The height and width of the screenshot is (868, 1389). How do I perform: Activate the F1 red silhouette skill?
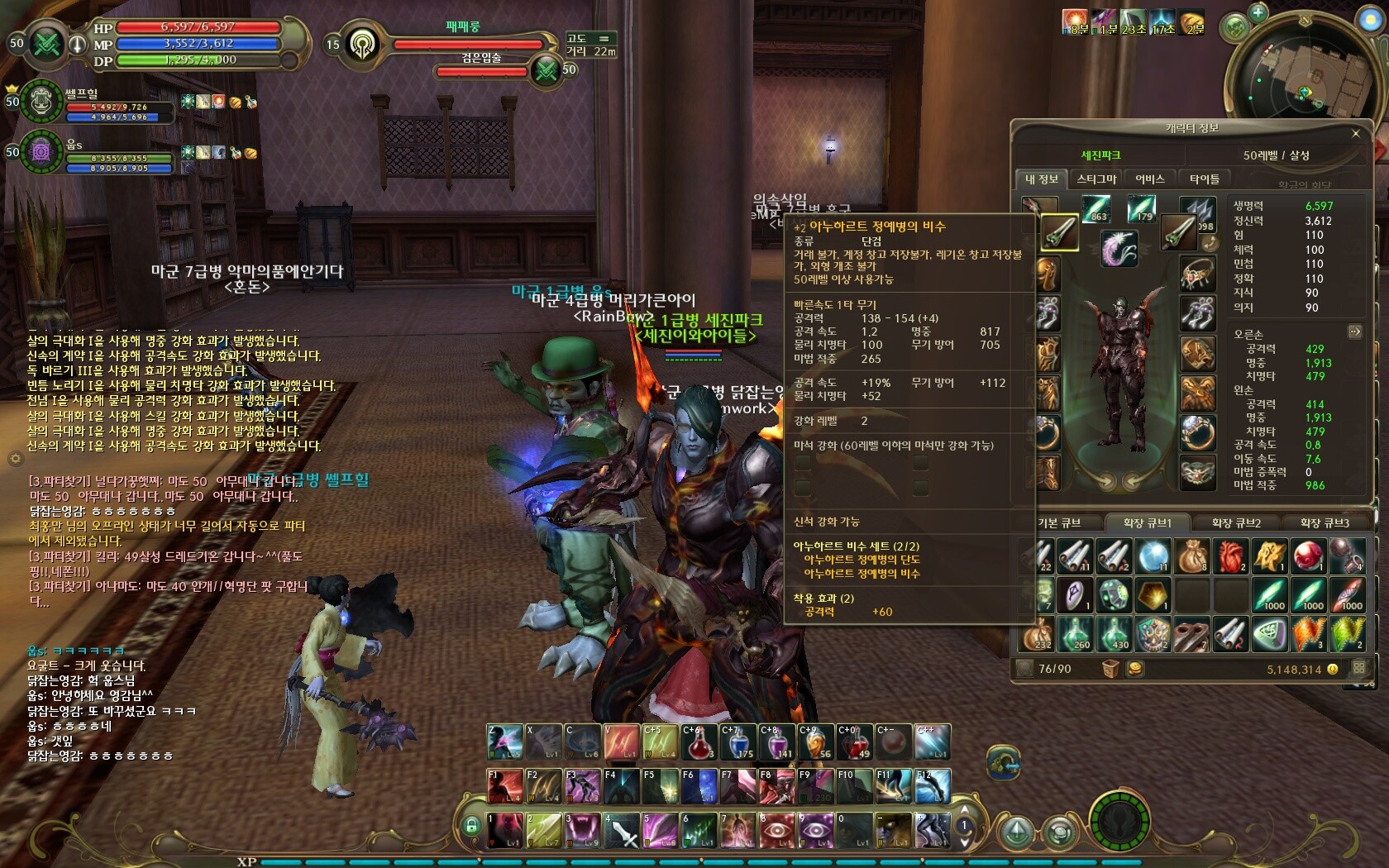504,787
